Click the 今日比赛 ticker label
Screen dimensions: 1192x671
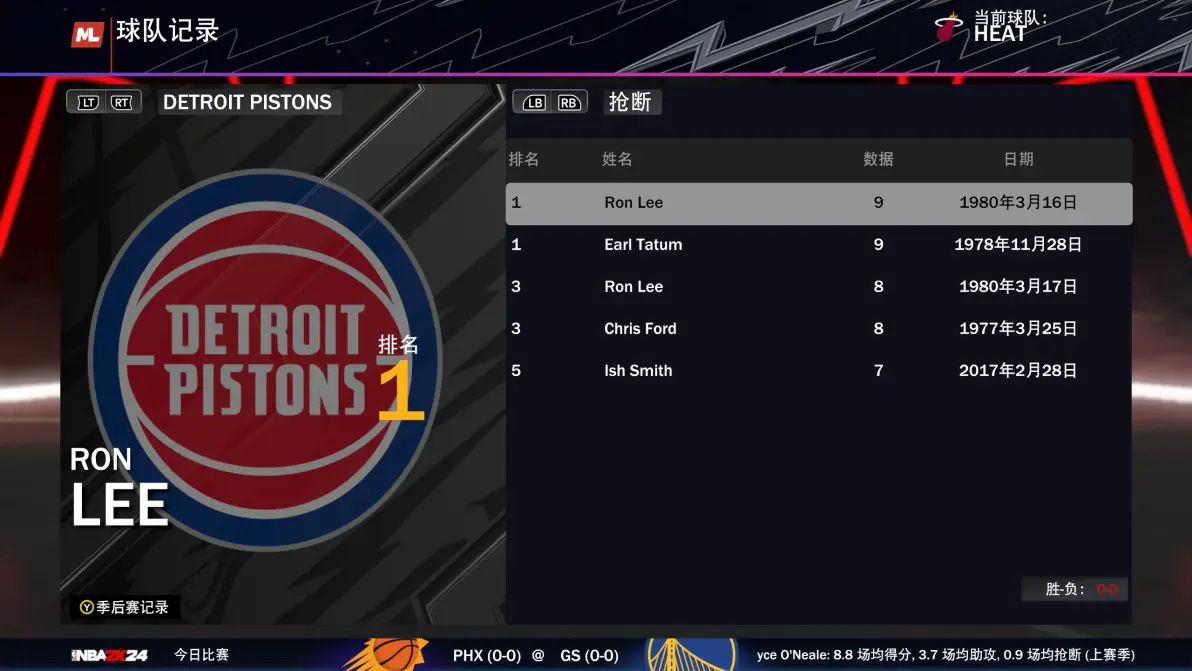coord(201,655)
